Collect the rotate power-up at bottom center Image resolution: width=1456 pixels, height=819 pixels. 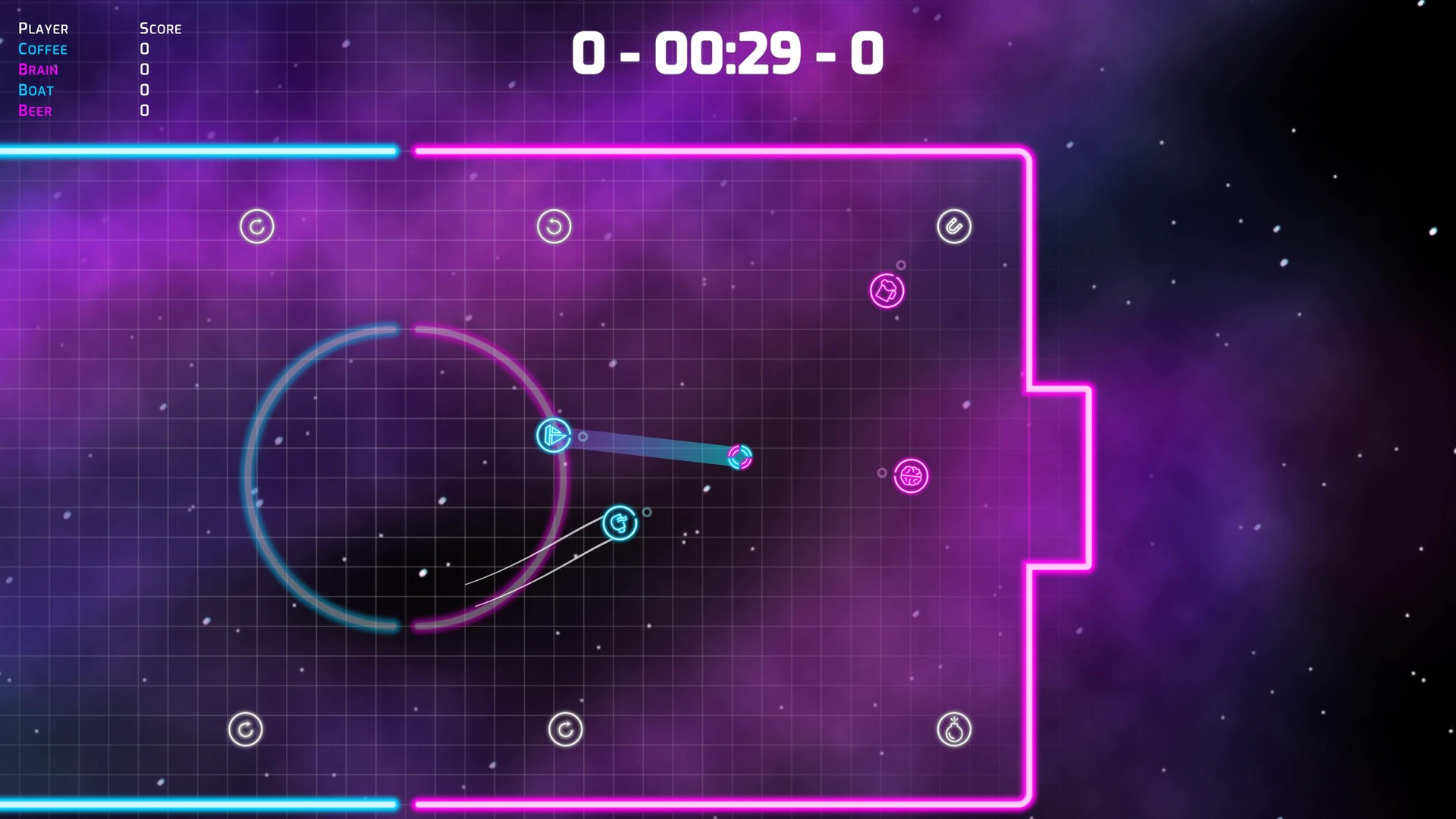tap(565, 728)
